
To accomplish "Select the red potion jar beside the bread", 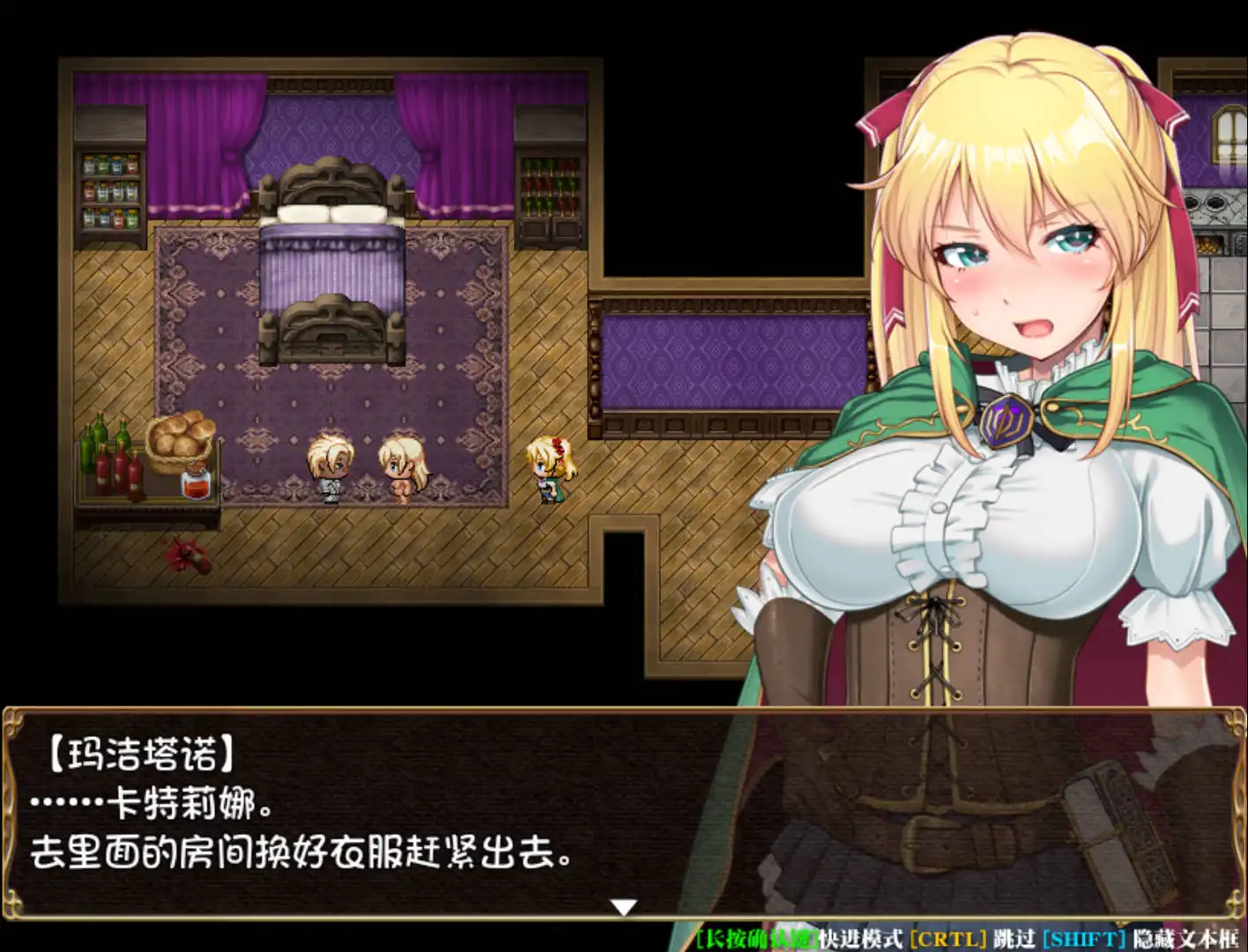I will click(196, 487).
